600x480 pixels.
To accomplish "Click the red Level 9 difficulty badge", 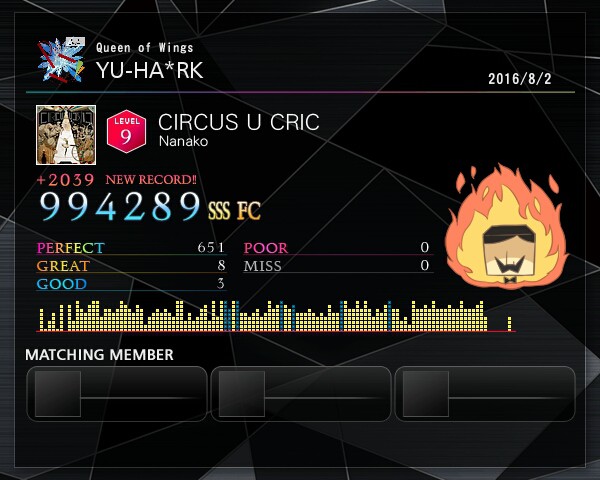I will [x=126, y=133].
